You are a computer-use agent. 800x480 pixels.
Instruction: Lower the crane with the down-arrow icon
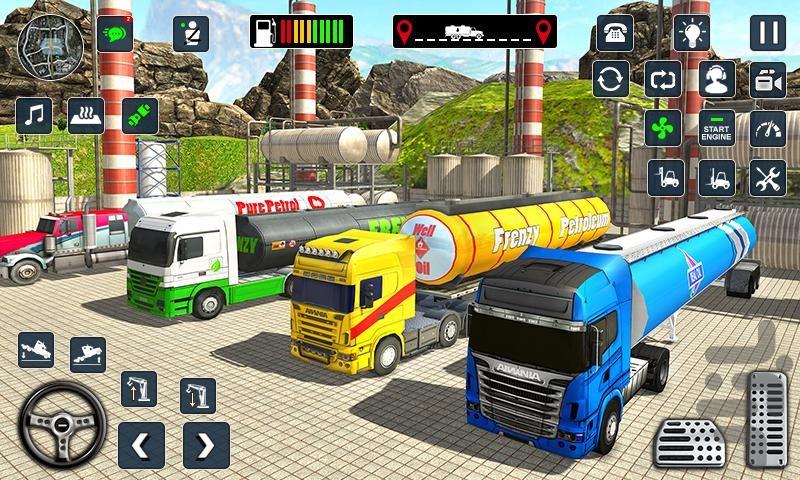pos(197,396)
